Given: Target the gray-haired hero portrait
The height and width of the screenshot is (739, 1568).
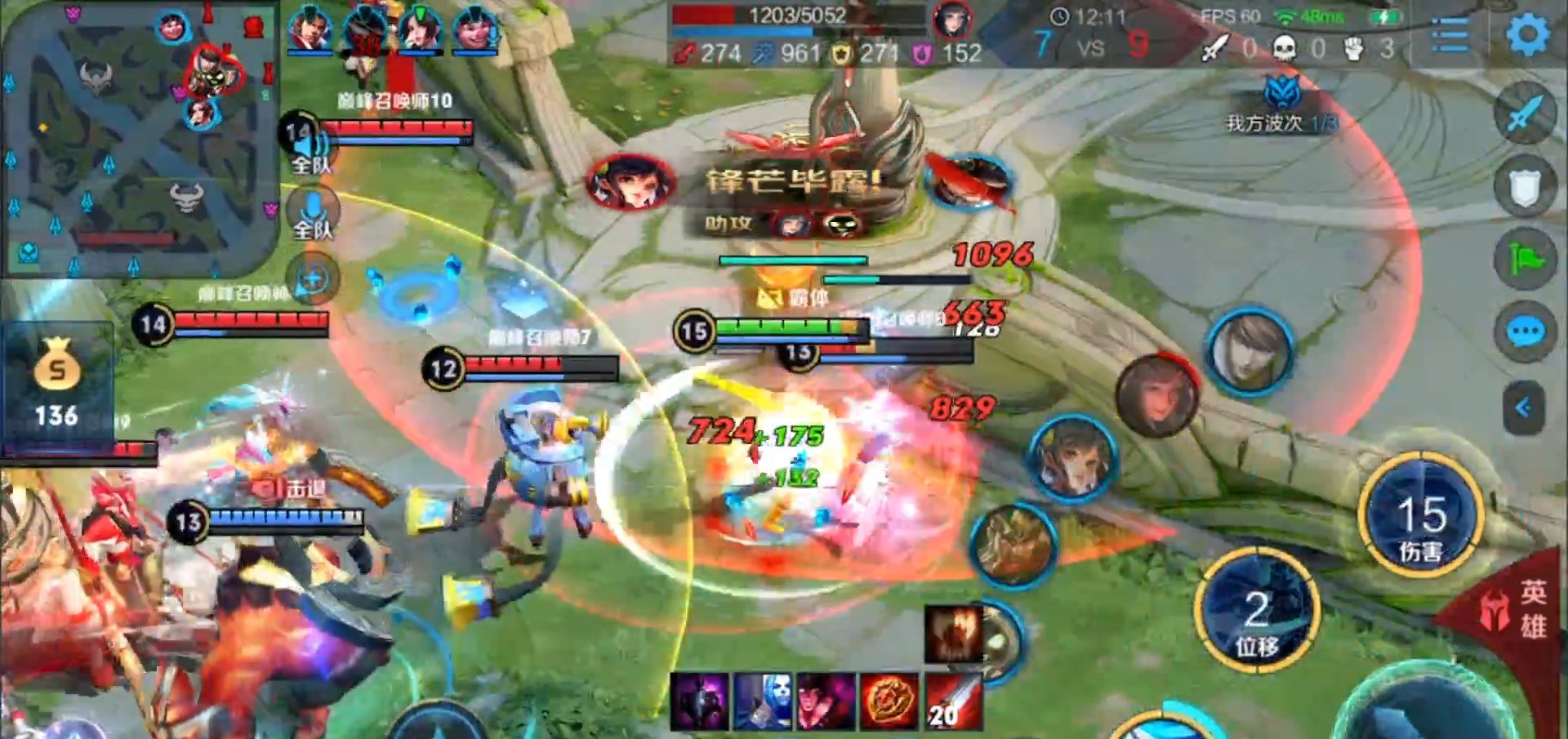Looking at the screenshot, I should coord(1249,353).
